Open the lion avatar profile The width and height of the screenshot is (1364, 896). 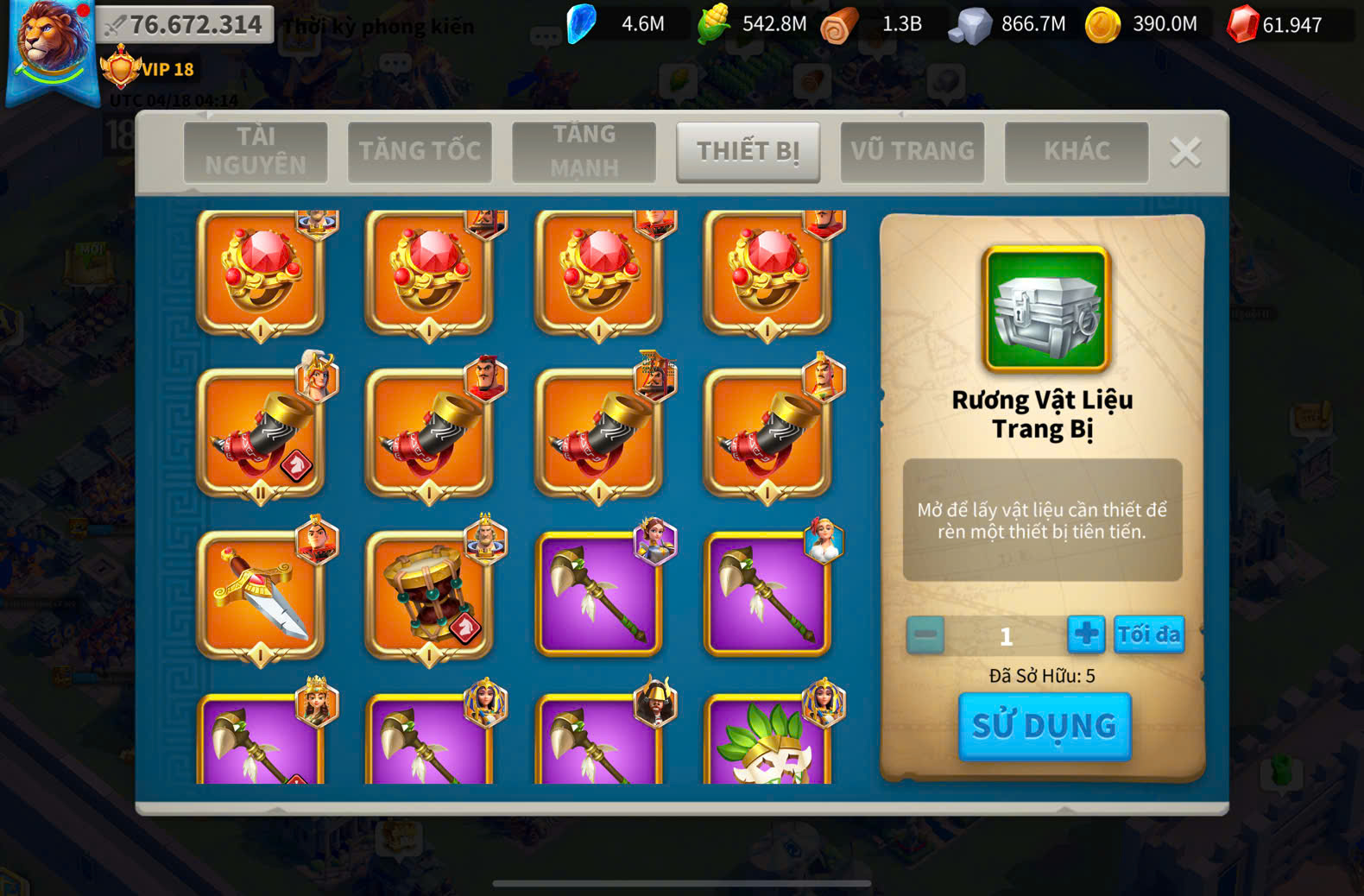pos(52,47)
